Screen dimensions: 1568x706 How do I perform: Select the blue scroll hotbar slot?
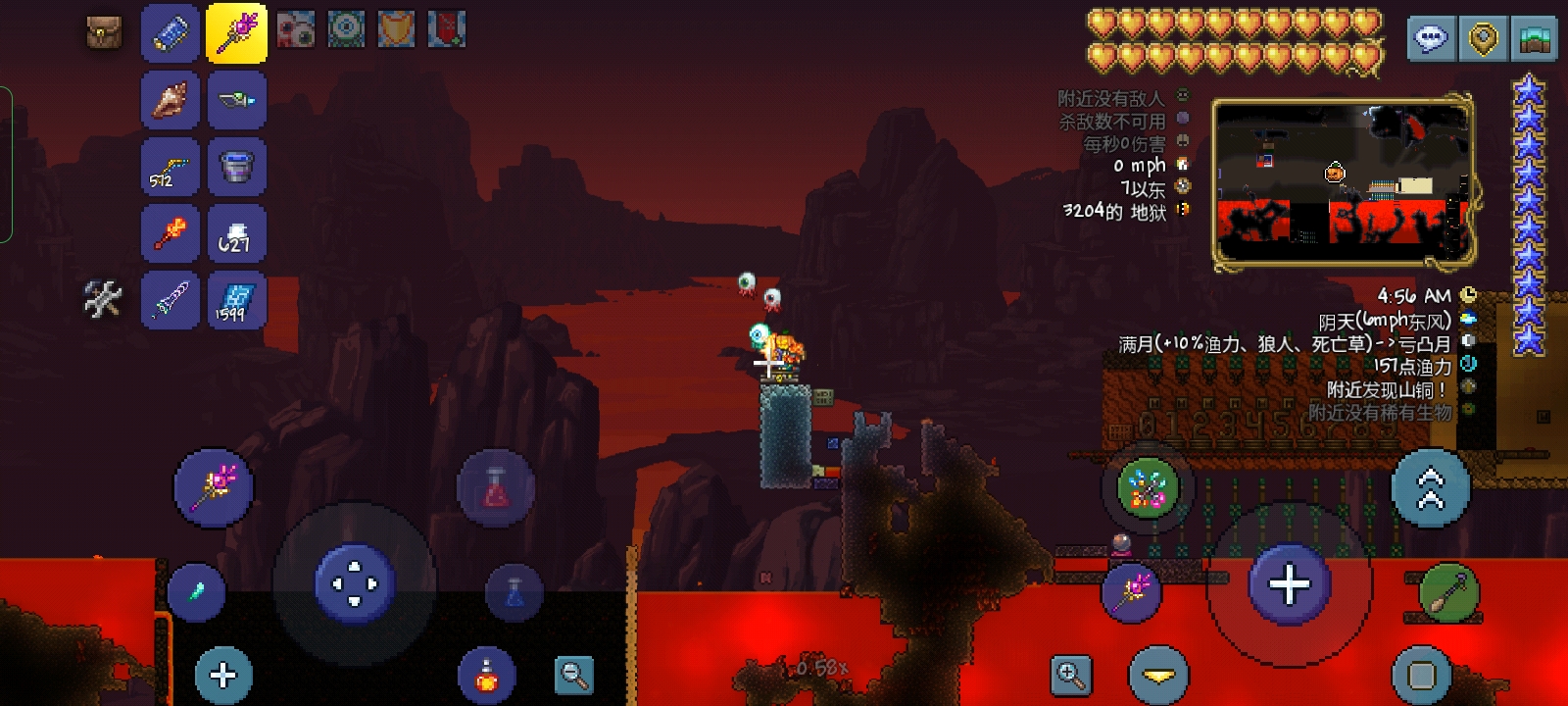(x=171, y=33)
